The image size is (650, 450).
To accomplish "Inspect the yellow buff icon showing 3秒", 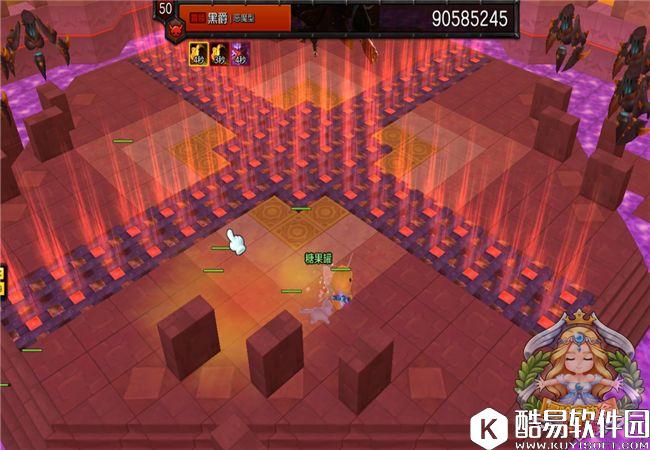I will coord(219,52).
